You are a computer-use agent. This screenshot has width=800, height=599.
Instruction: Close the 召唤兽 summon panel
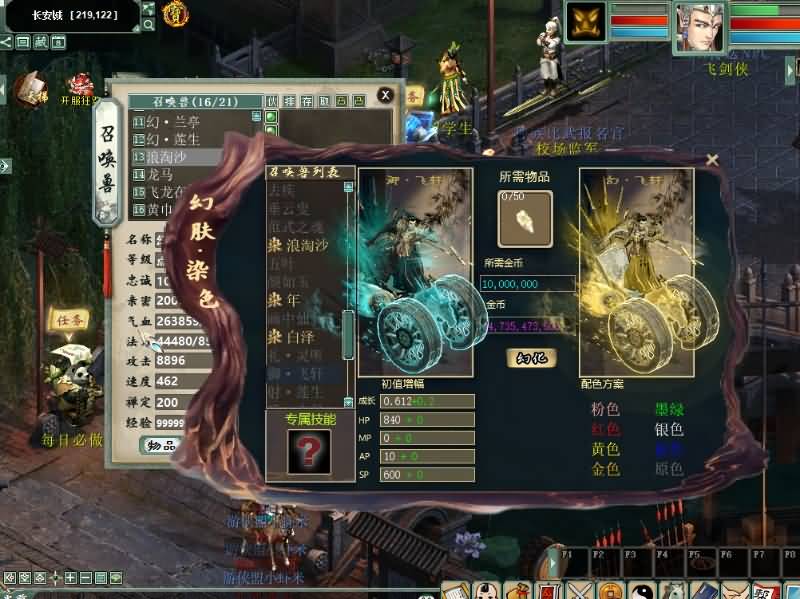click(385, 95)
